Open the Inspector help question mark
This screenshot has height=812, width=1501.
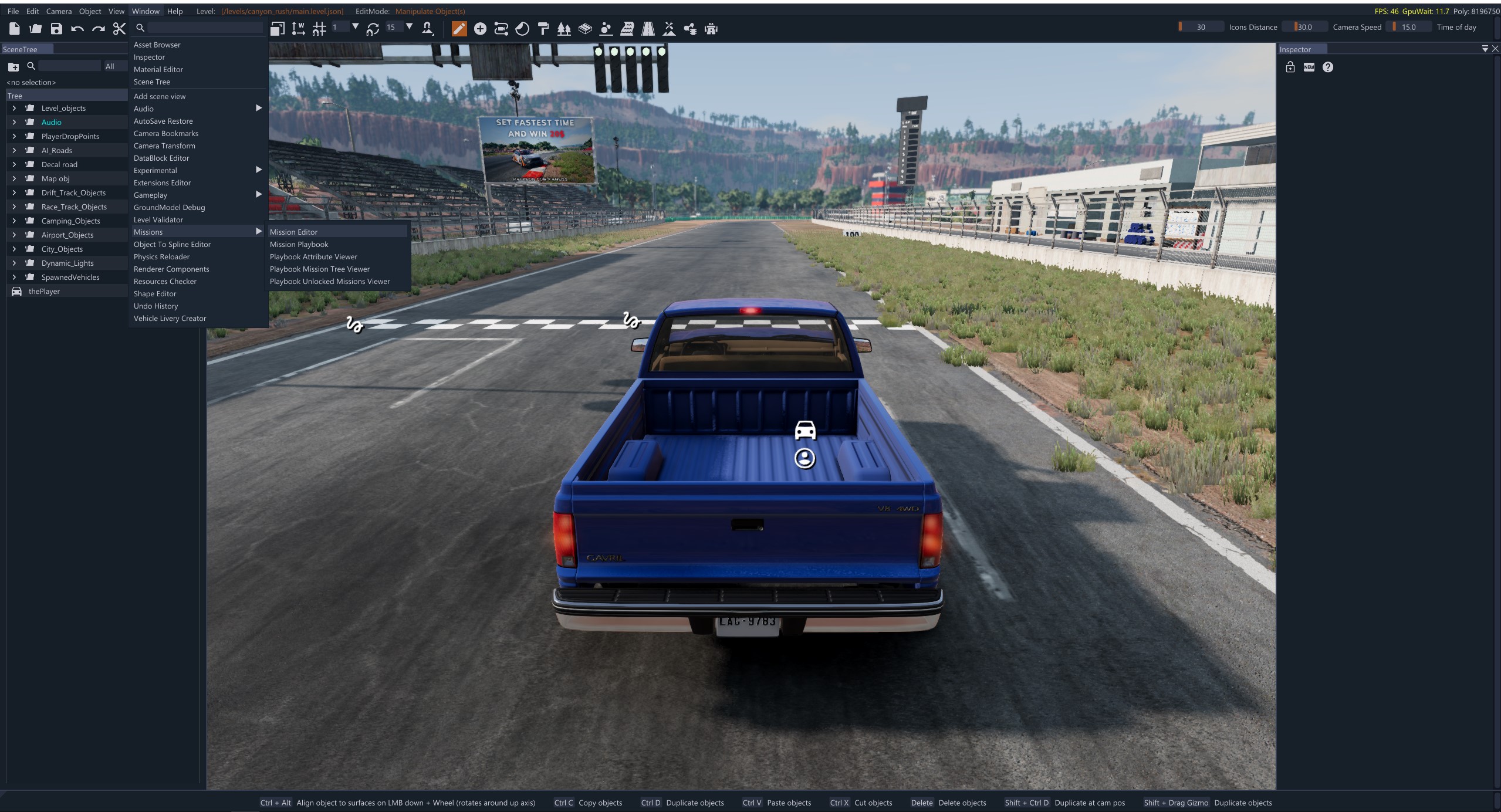[1328, 67]
